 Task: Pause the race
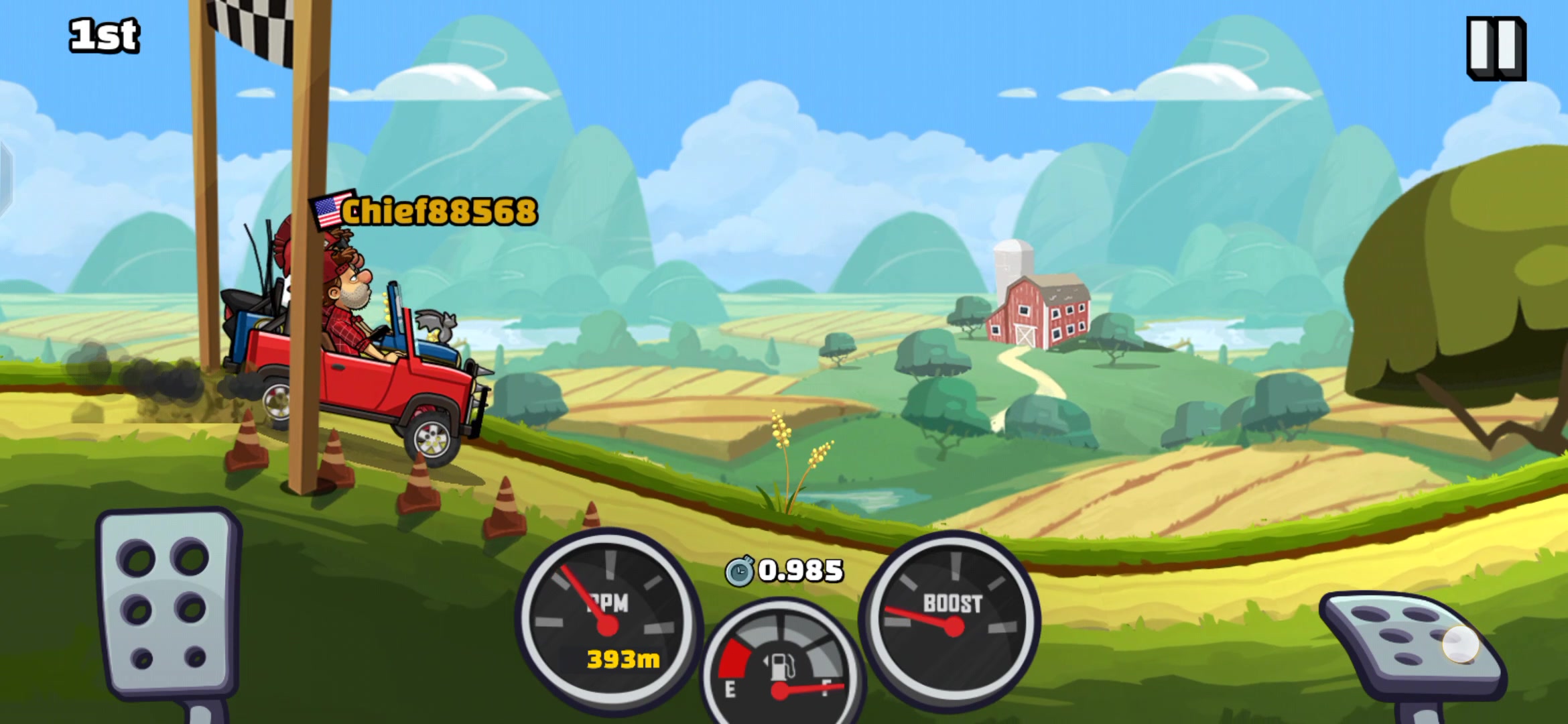(x=1496, y=48)
